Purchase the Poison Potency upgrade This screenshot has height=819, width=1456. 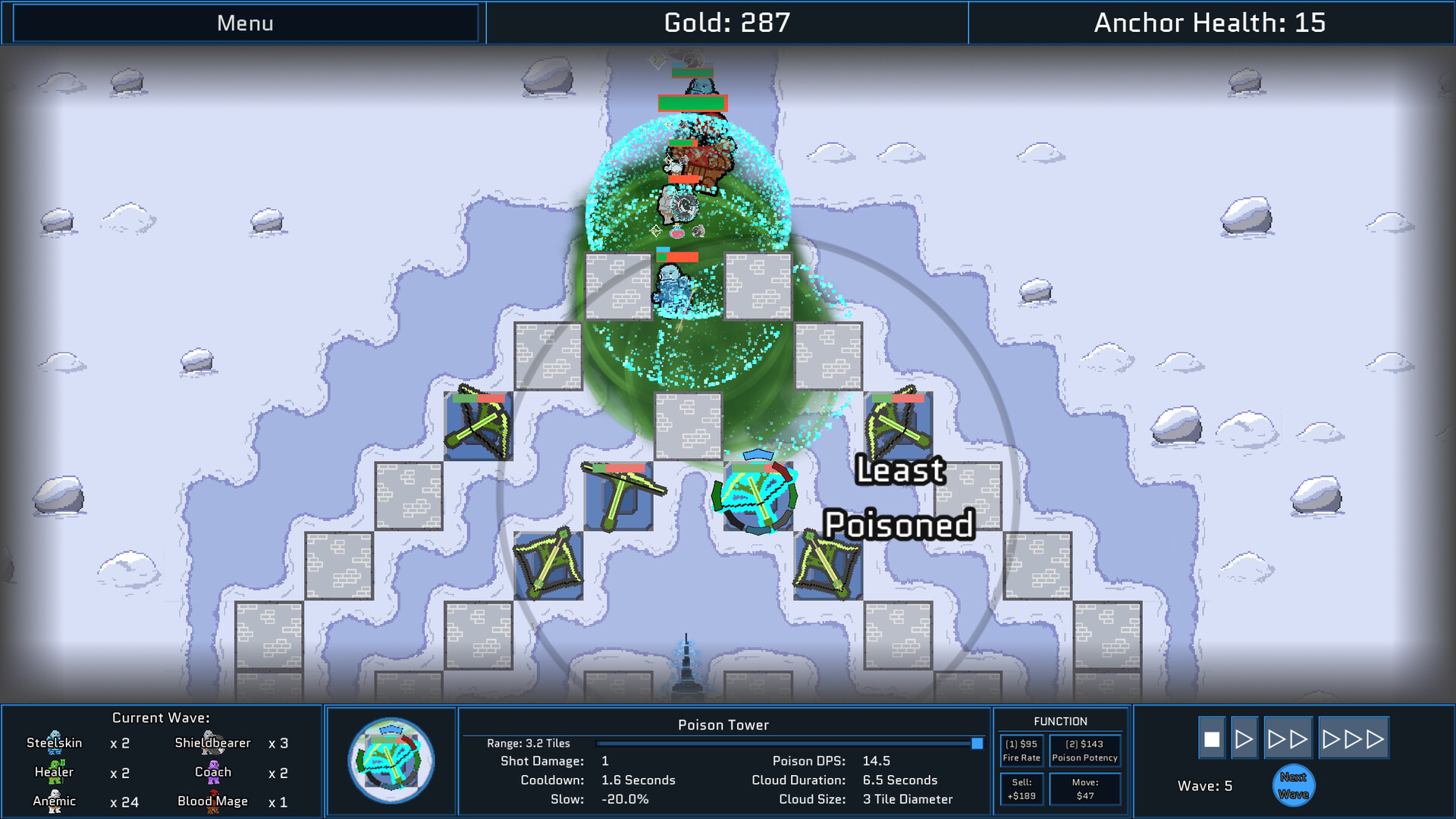pyautogui.click(x=1085, y=749)
